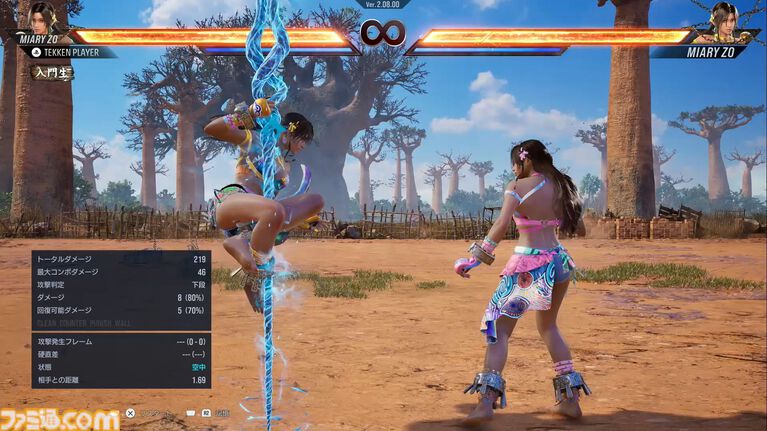Open the Famitsu.com watermark logo
The width and height of the screenshot is (767, 431).
tap(61, 418)
